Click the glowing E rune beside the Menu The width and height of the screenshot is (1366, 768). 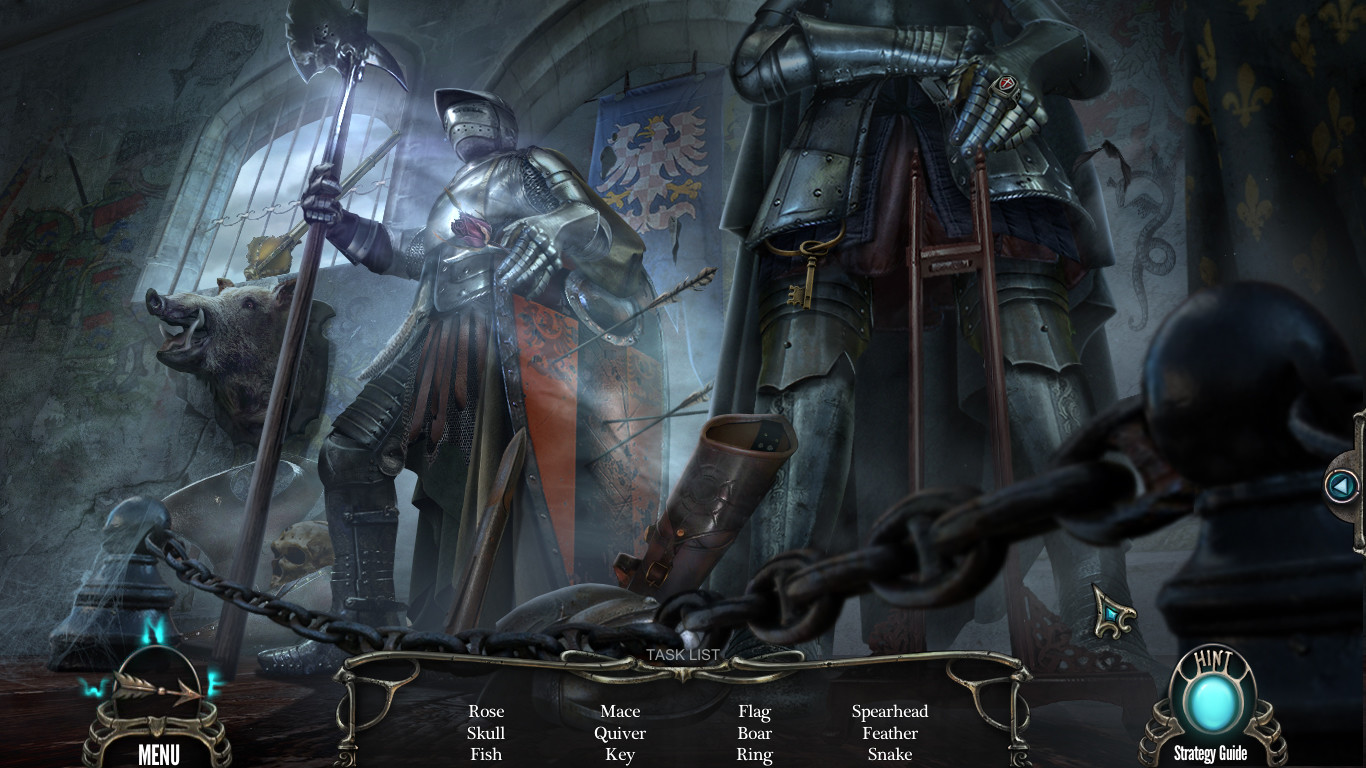215,684
